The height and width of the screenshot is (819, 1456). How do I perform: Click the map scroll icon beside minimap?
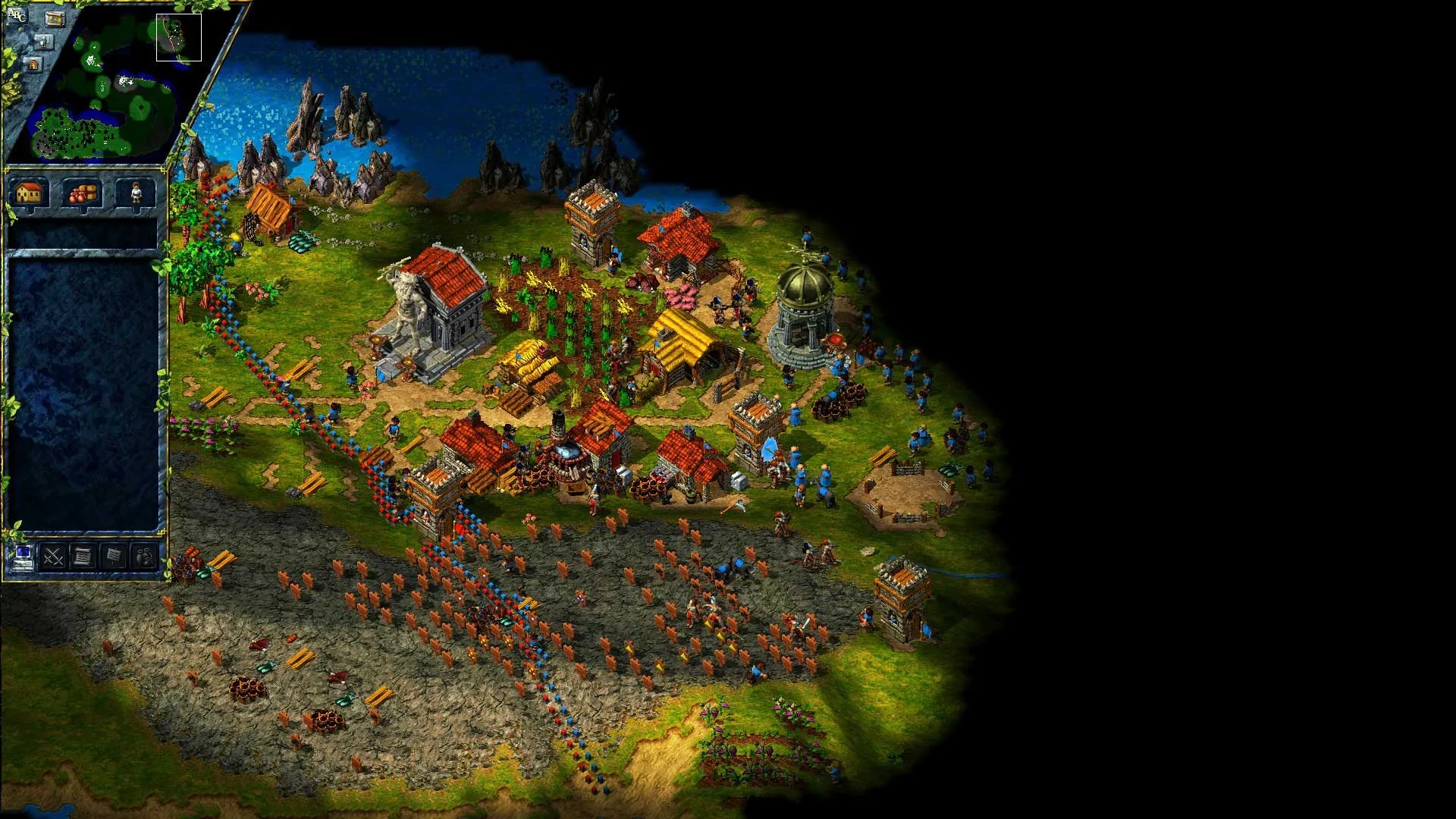tap(55, 18)
